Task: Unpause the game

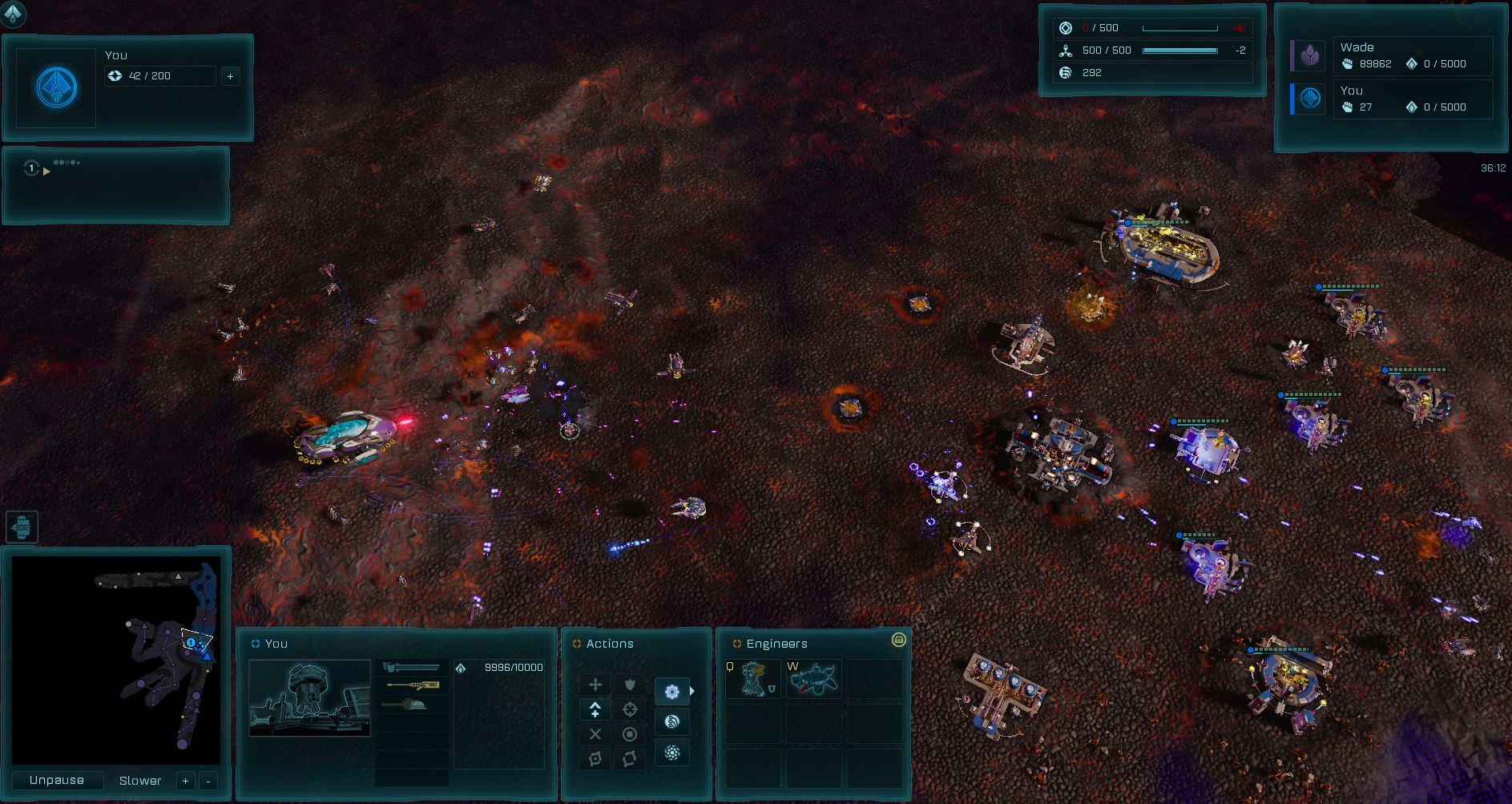Action: (x=57, y=780)
